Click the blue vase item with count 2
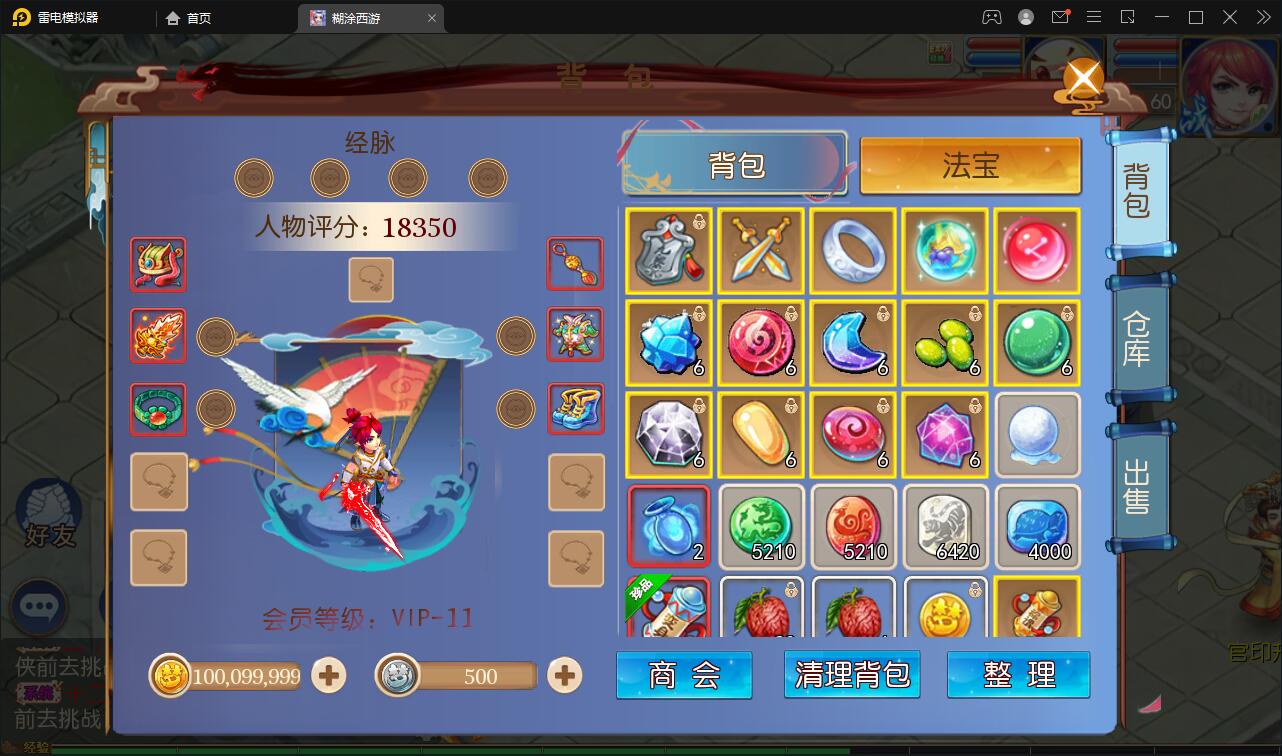The width and height of the screenshot is (1282, 756). click(668, 525)
